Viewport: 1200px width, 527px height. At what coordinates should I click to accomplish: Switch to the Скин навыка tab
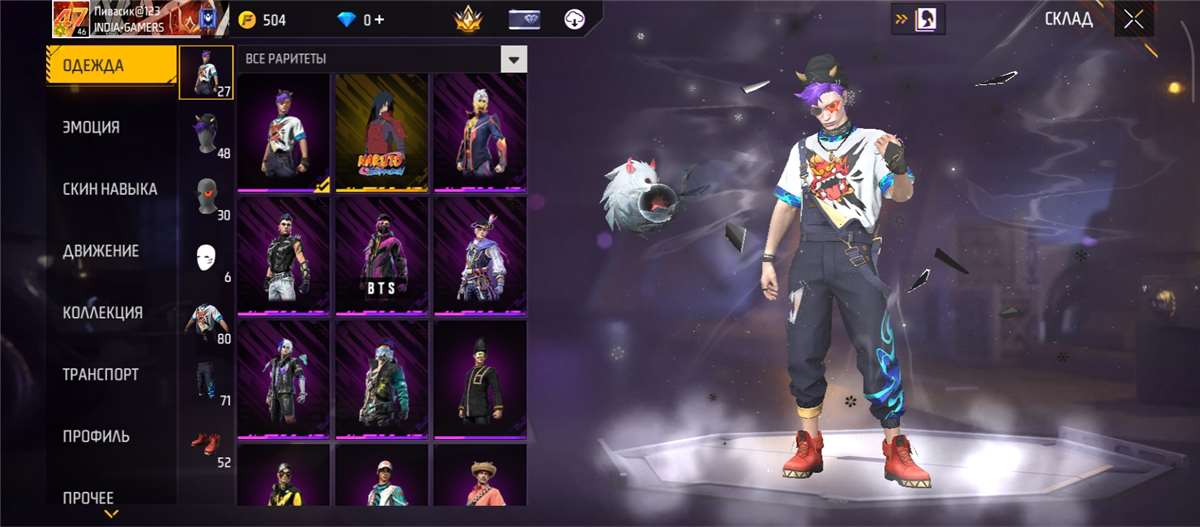pyautogui.click(x=109, y=189)
